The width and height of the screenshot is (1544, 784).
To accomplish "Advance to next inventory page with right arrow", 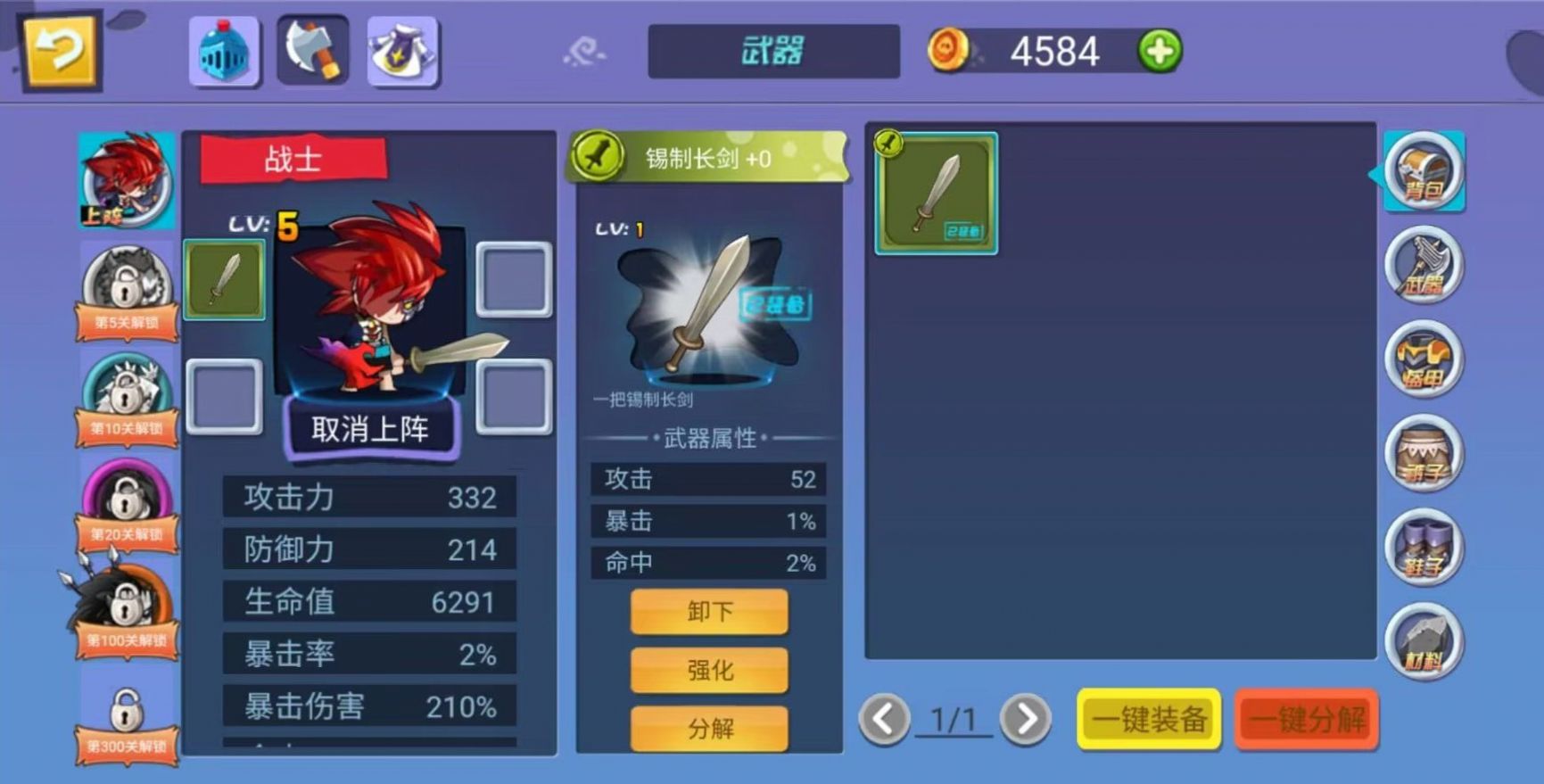I will pyautogui.click(x=1028, y=718).
